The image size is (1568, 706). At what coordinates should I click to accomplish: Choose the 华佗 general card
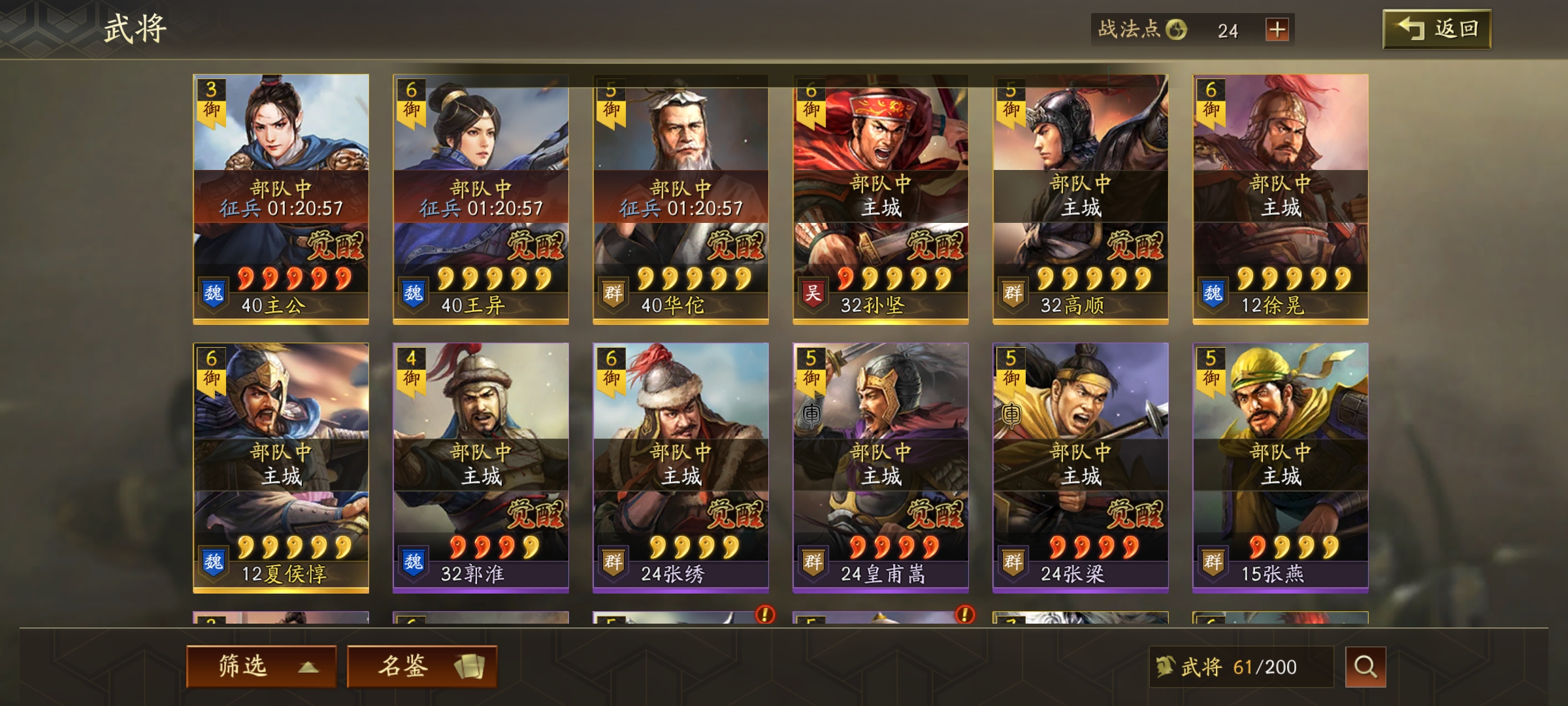coord(681,199)
